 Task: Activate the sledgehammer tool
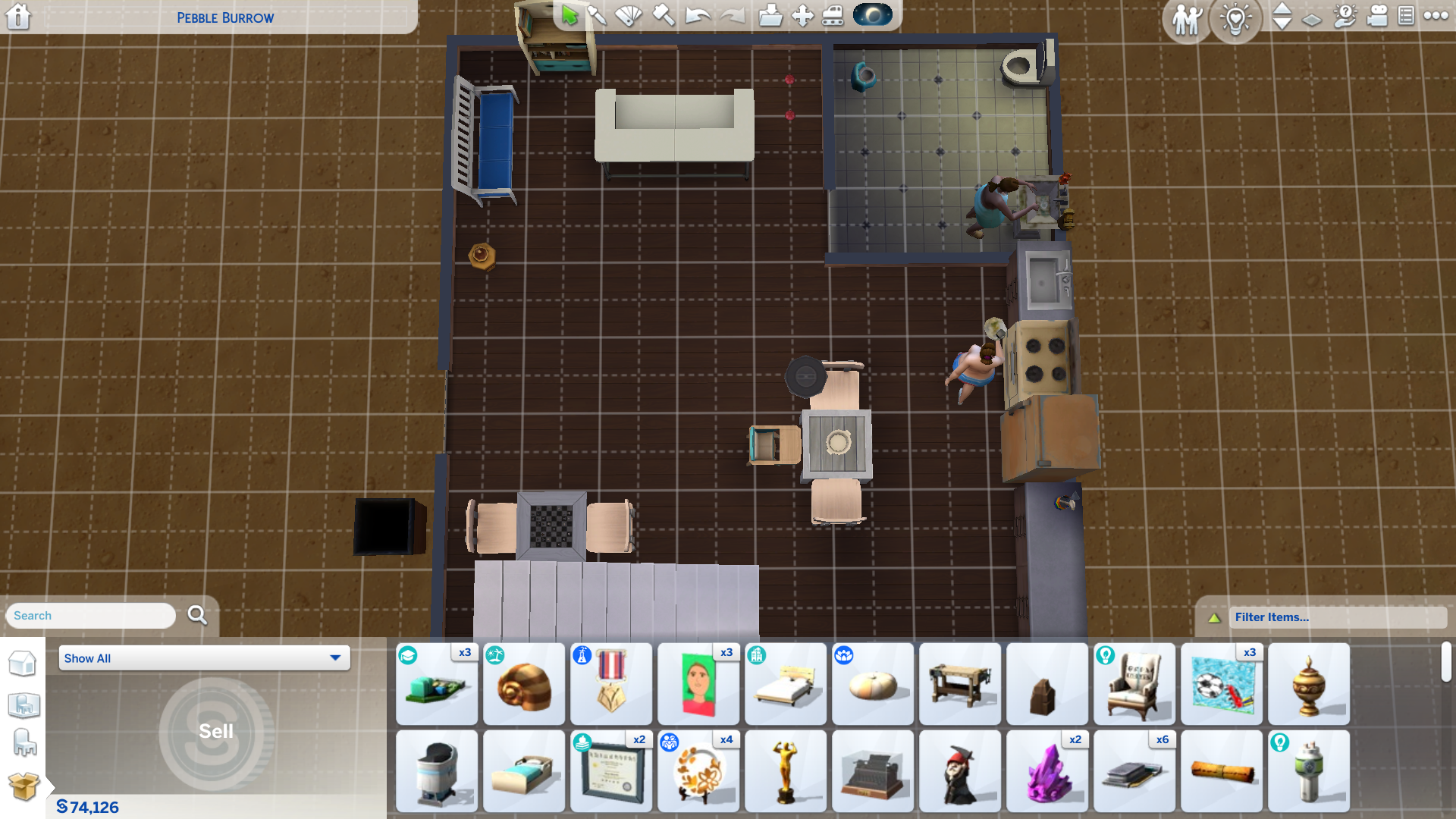pos(664,15)
